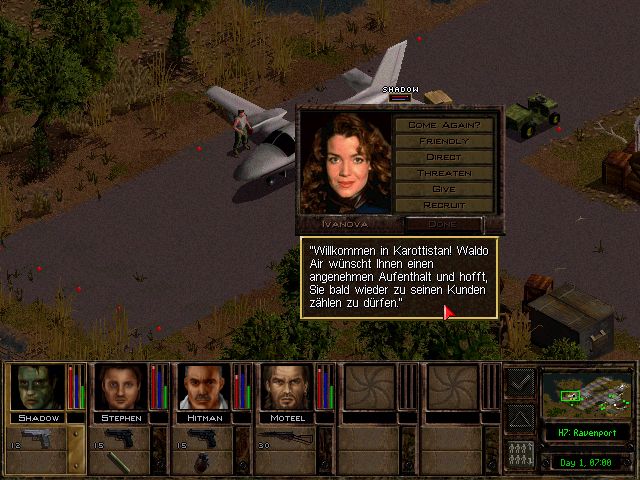Select the Give option
Viewport: 640px width, 480px height.
coord(444,189)
